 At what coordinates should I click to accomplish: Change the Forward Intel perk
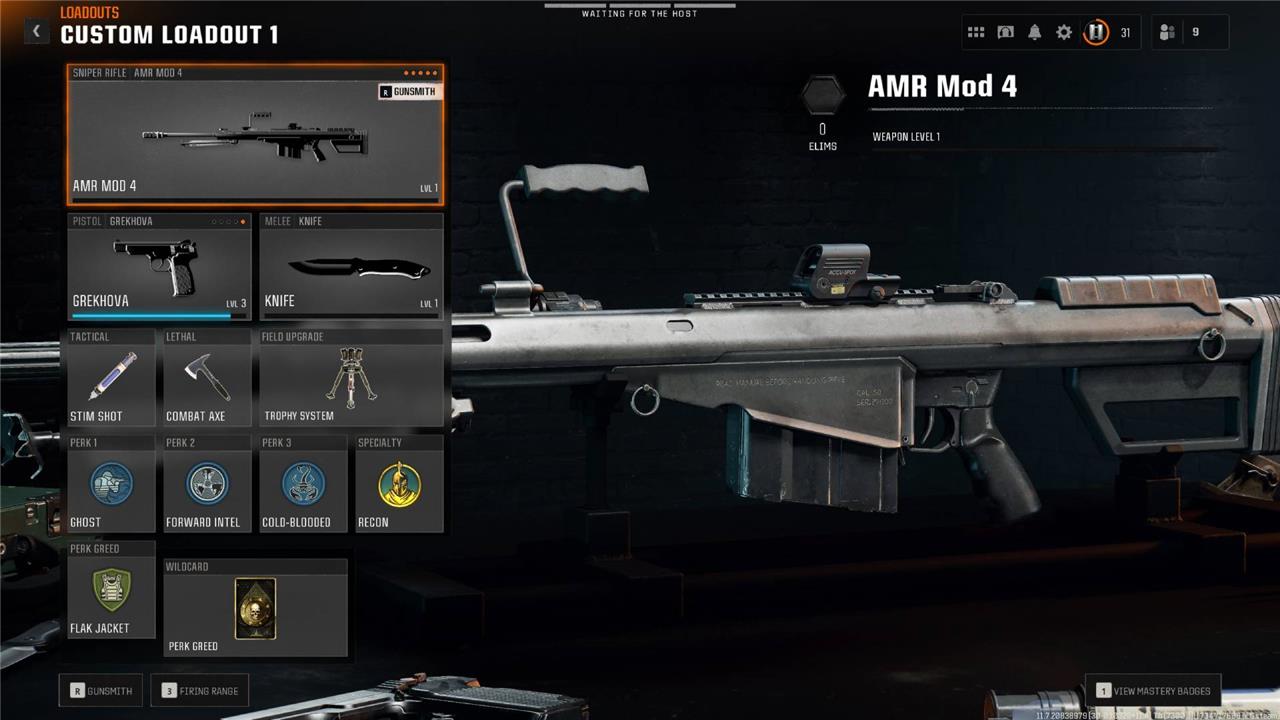207,486
